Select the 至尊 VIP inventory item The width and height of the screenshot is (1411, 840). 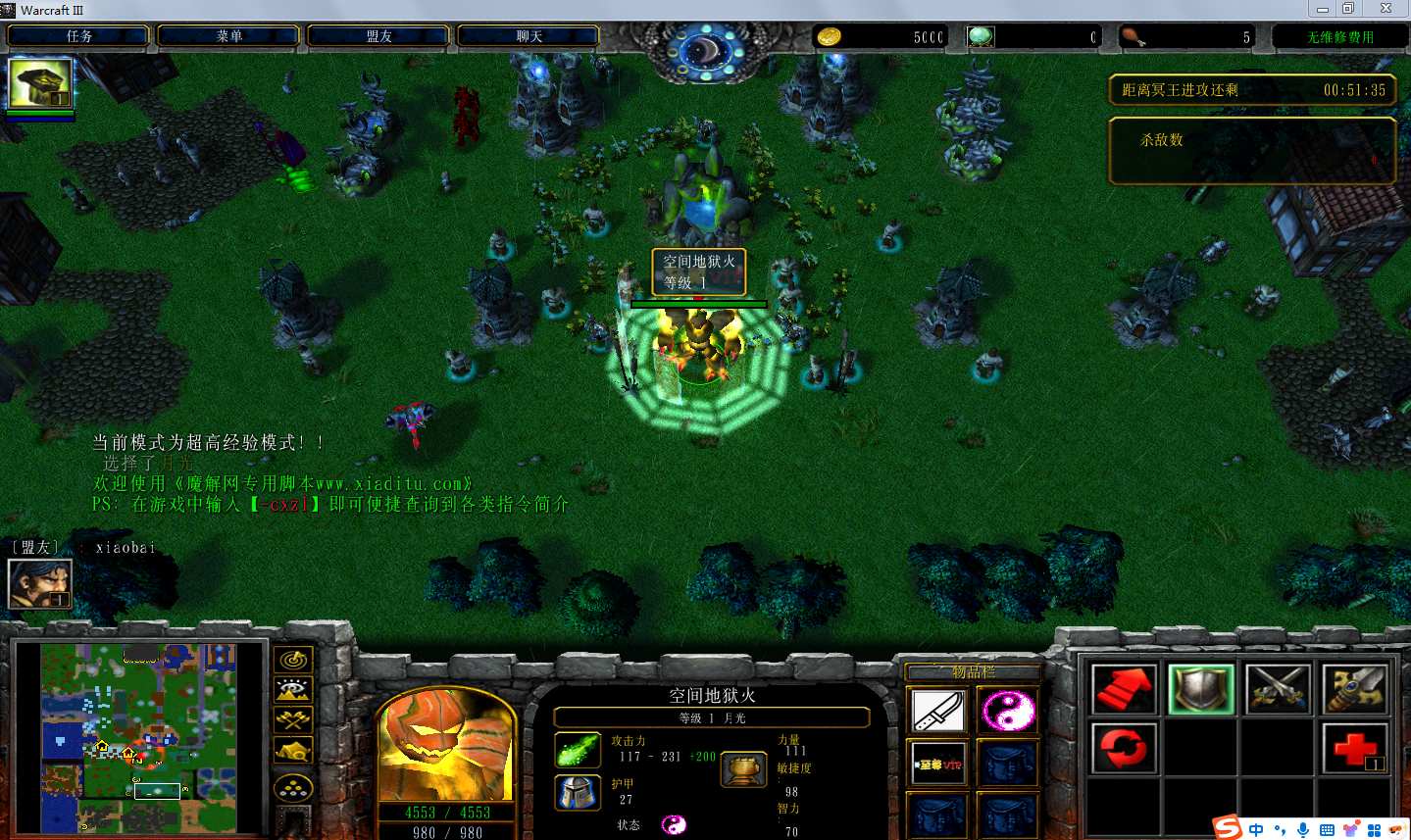click(938, 764)
